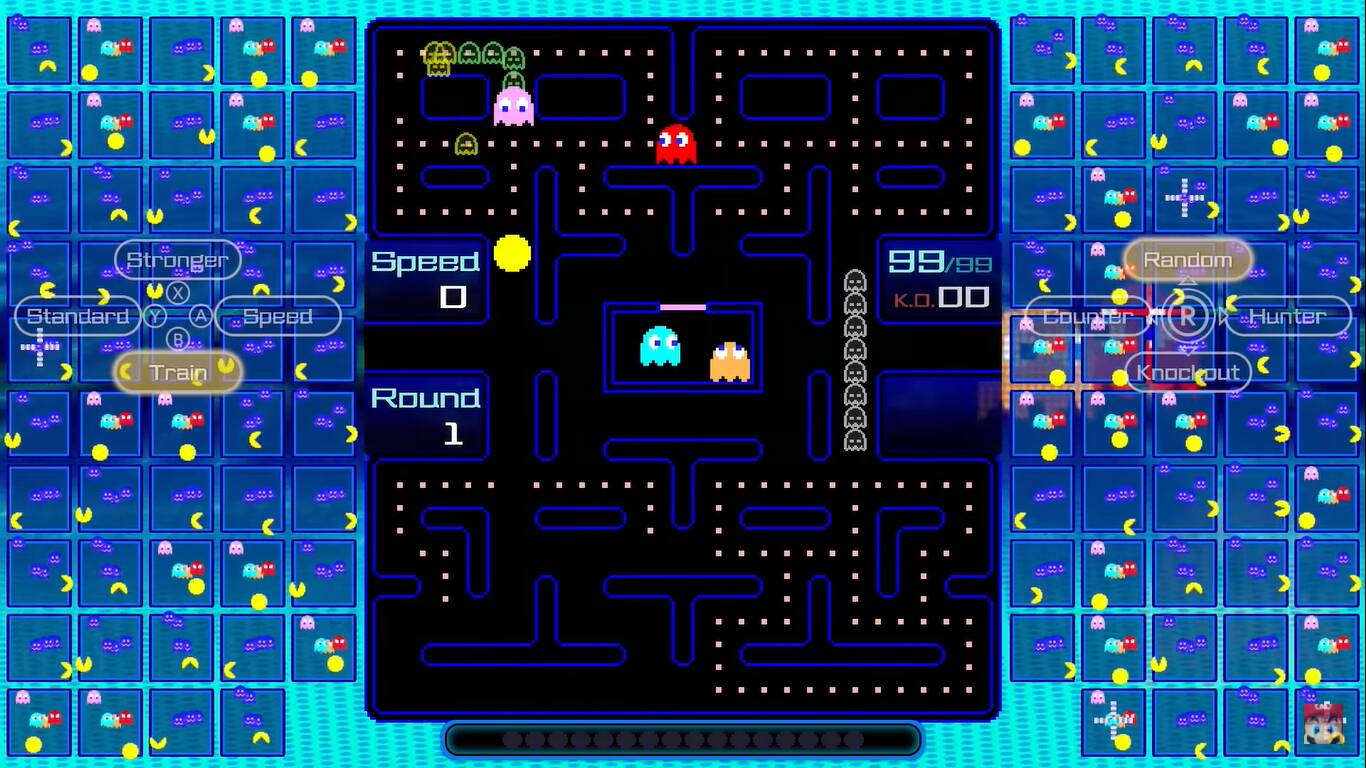
Task: Choose the Speed strategy option
Action: click(279, 316)
